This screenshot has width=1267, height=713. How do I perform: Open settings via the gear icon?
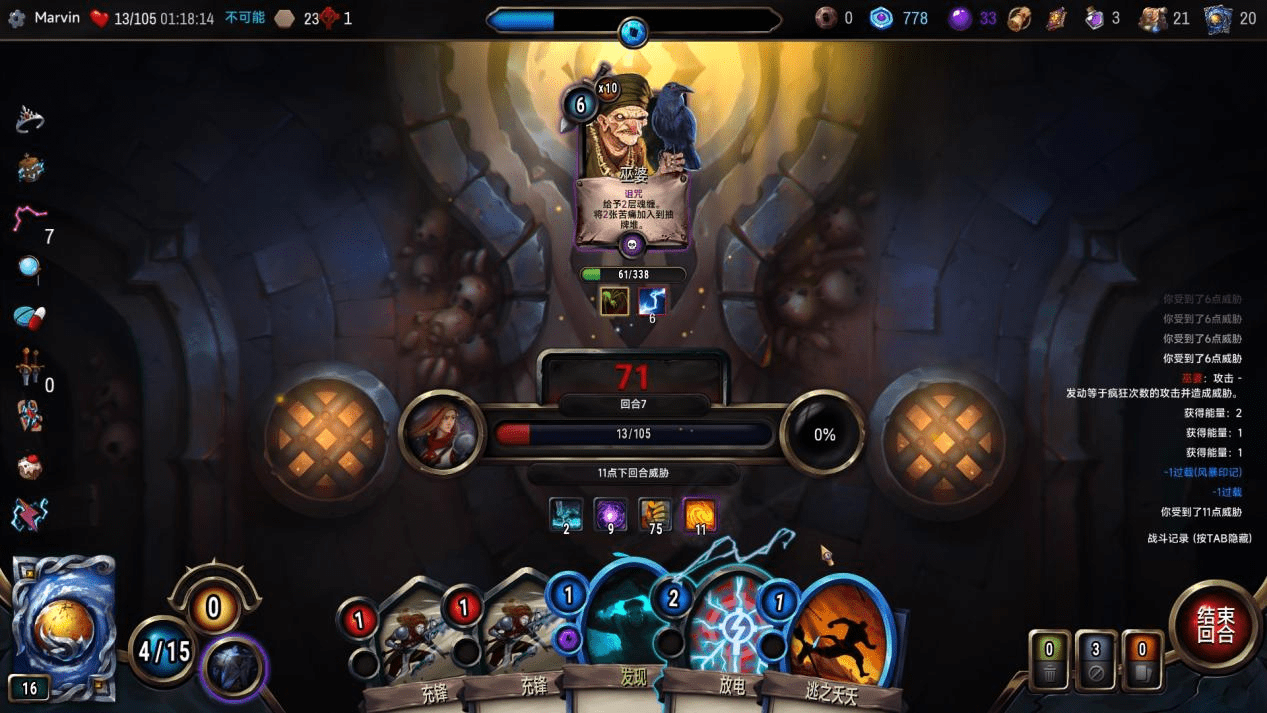pos(16,18)
